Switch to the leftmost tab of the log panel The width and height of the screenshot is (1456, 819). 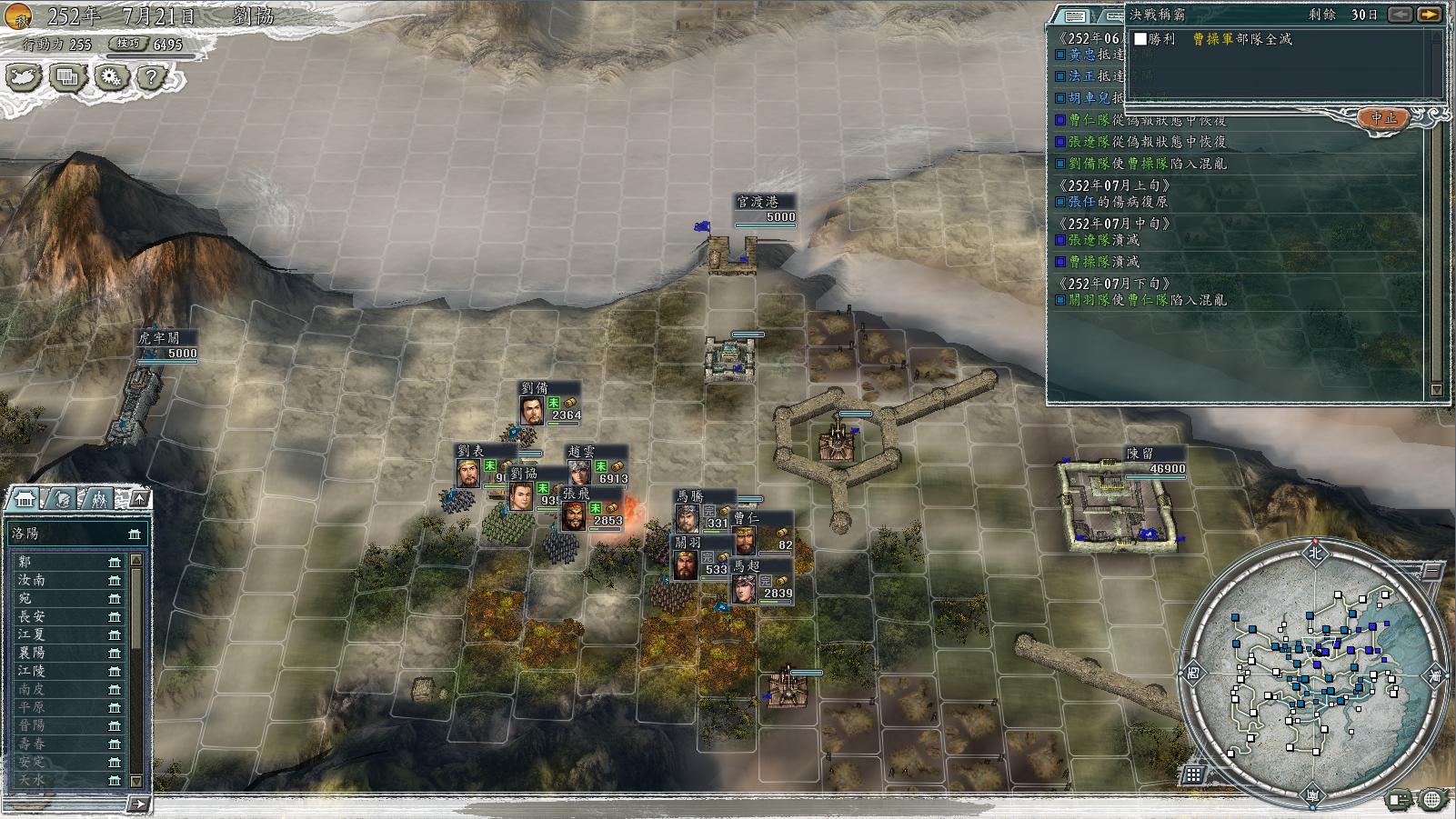point(1075,16)
